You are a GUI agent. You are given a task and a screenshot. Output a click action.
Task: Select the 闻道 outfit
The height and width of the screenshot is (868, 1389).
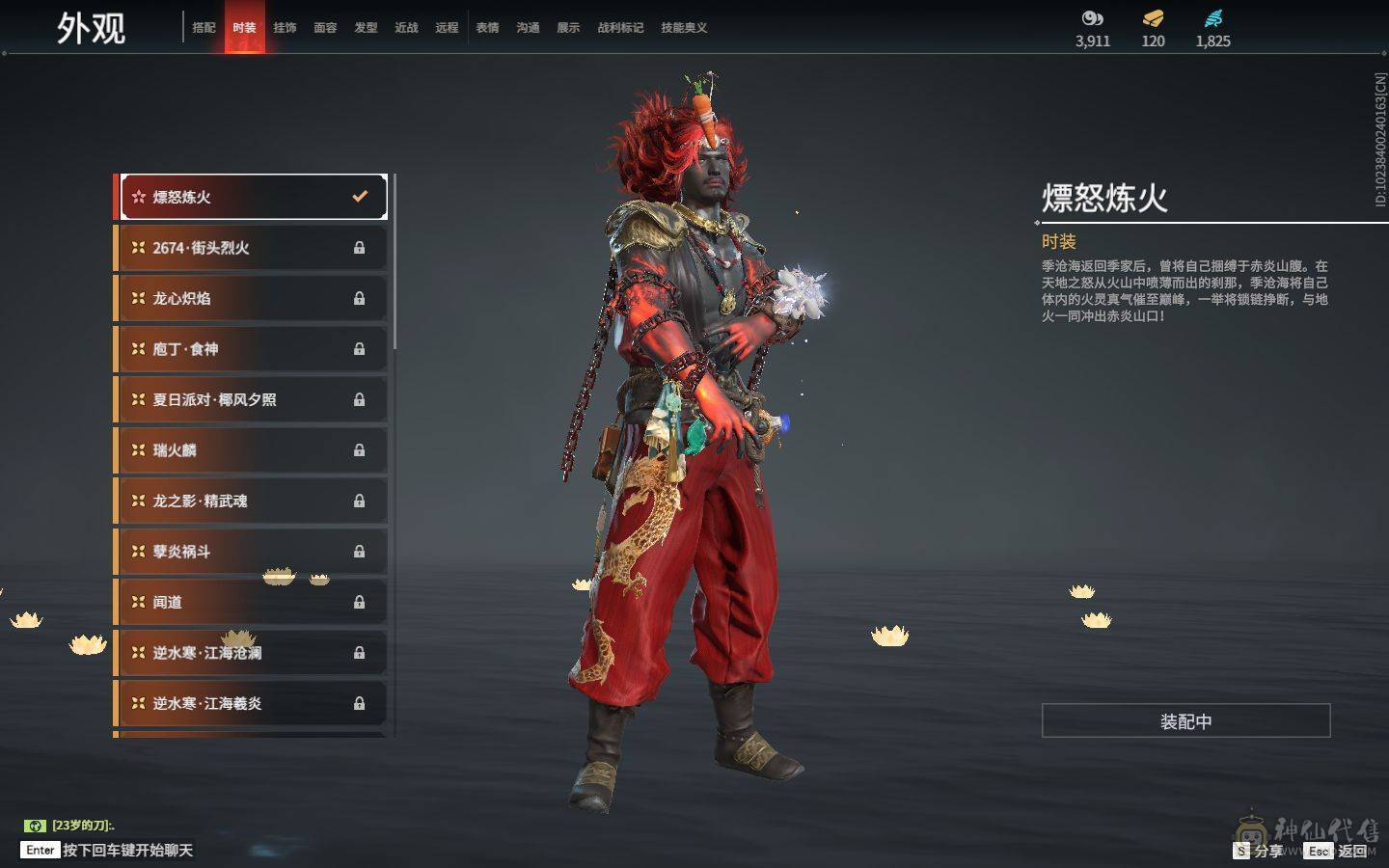click(x=253, y=602)
